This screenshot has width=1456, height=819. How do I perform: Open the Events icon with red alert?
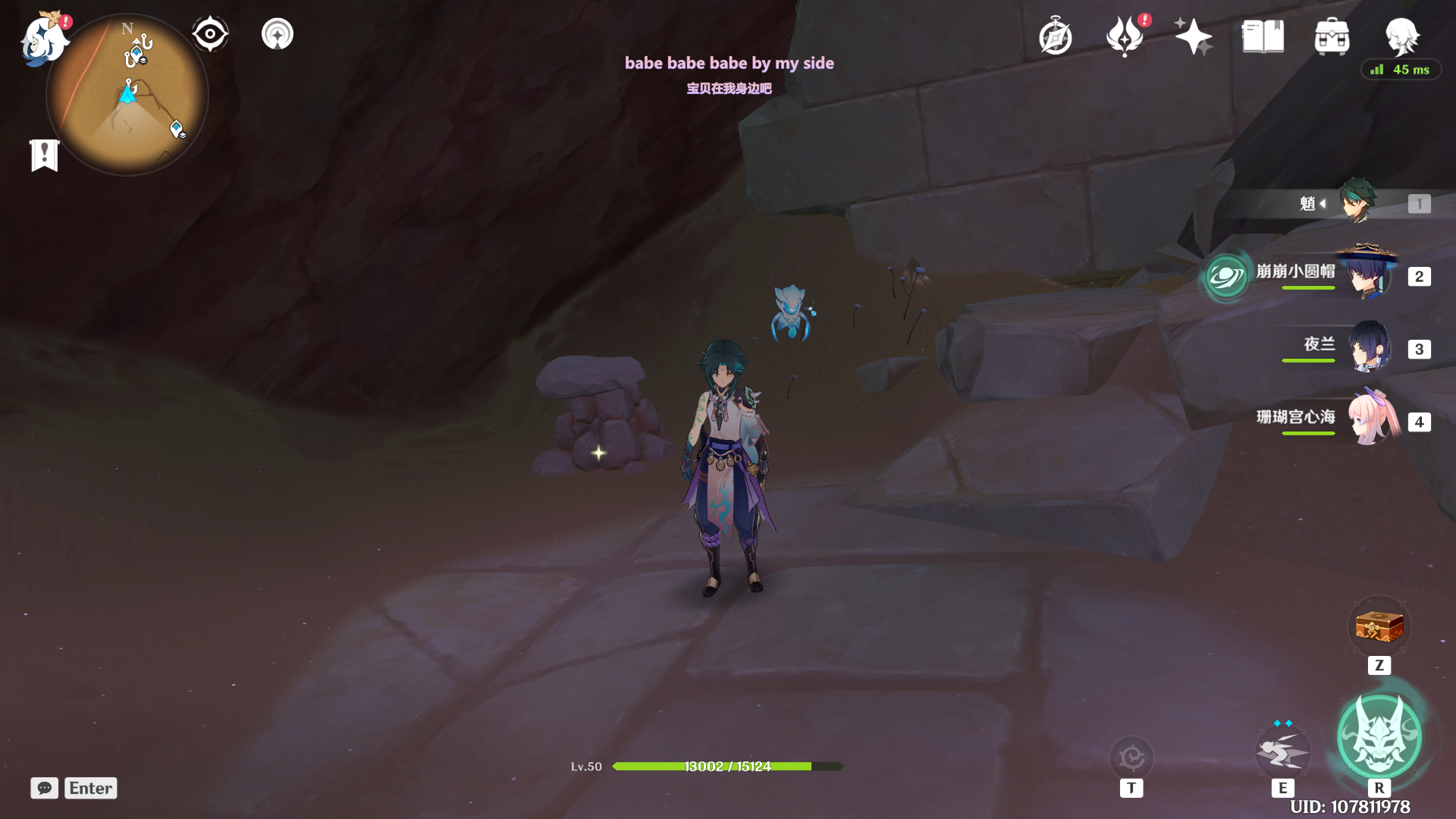click(x=1125, y=36)
